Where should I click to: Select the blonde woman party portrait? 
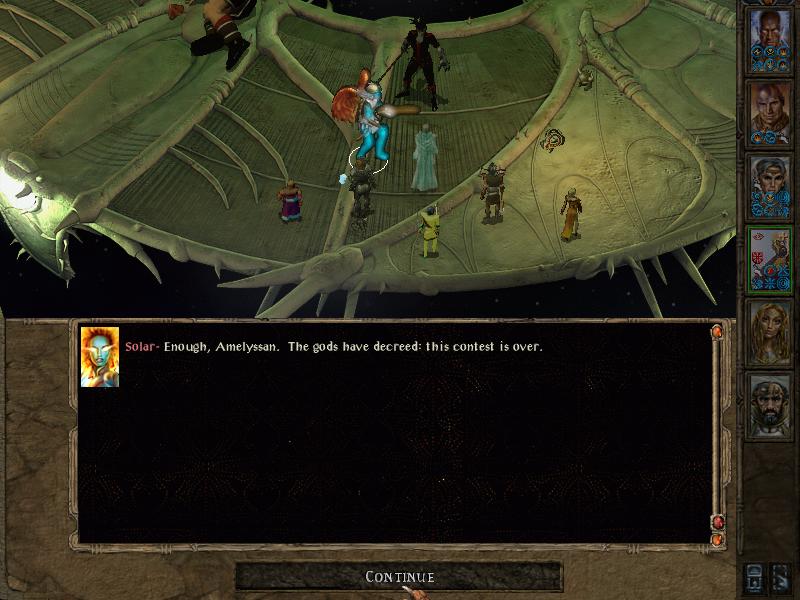[x=770, y=332]
